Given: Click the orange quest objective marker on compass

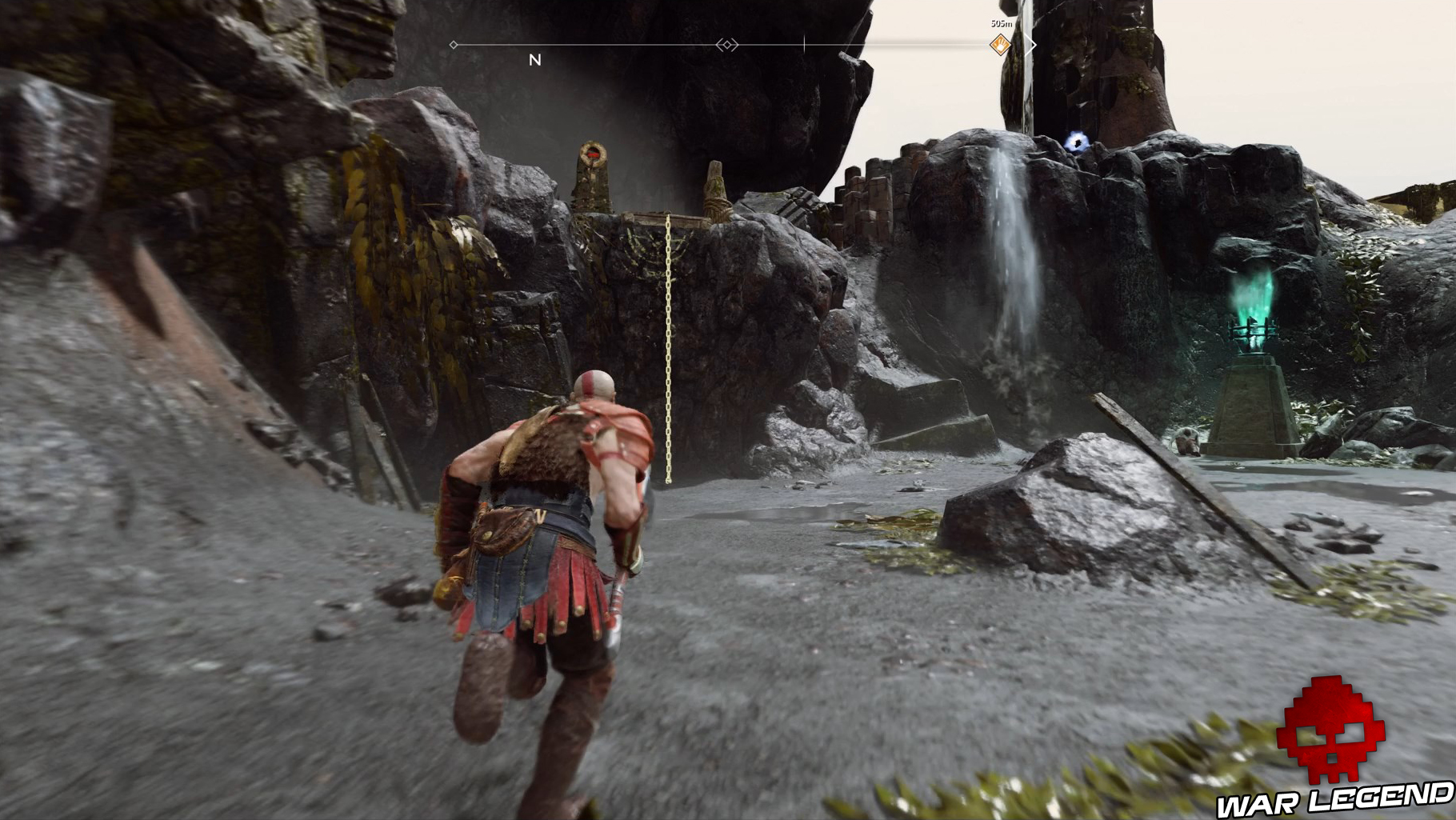Looking at the screenshot, I should 998,46.
